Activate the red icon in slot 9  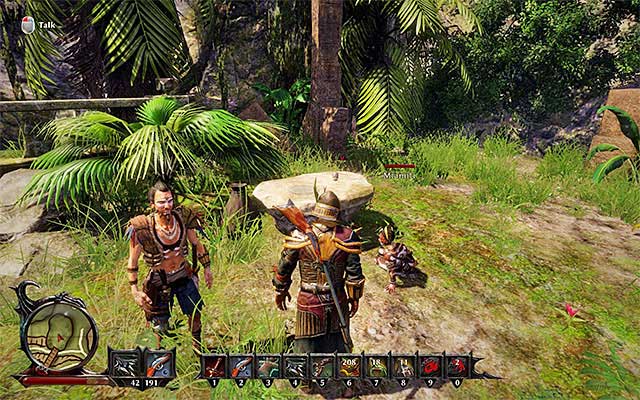pos(430,366)
